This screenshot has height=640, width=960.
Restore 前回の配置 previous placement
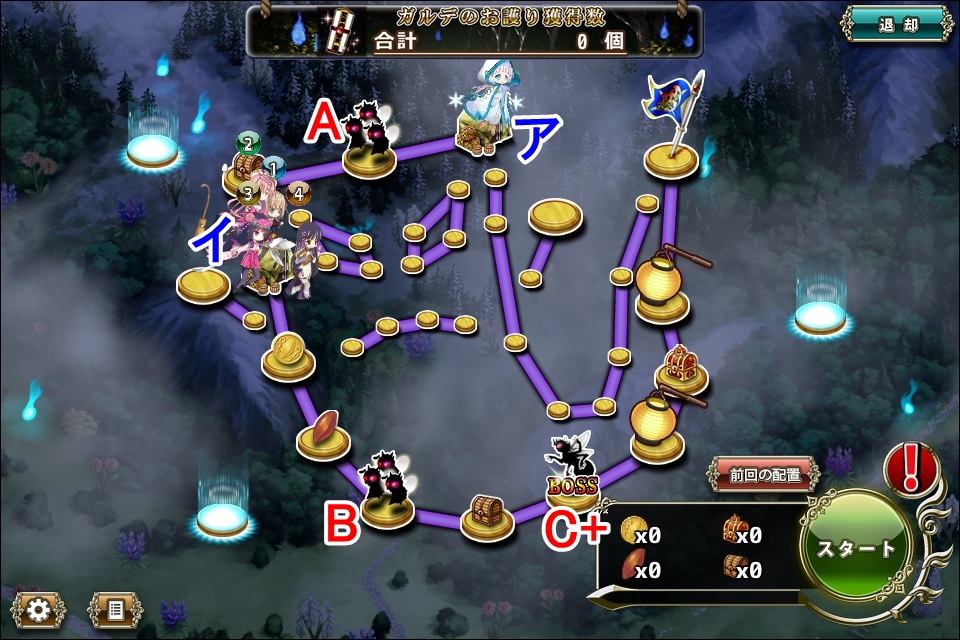(765, 475)
